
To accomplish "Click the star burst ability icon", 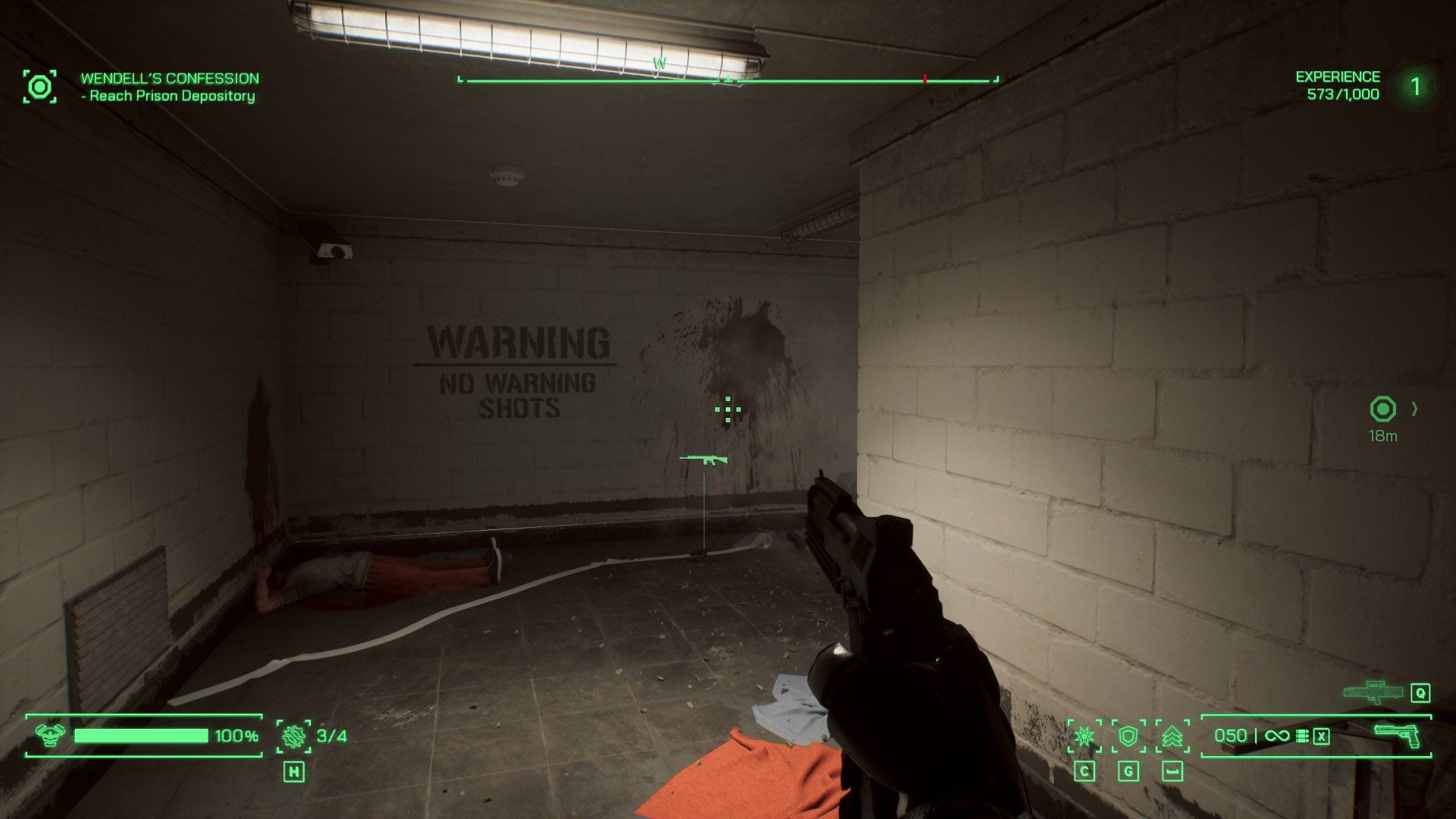I will (1085, 736).
